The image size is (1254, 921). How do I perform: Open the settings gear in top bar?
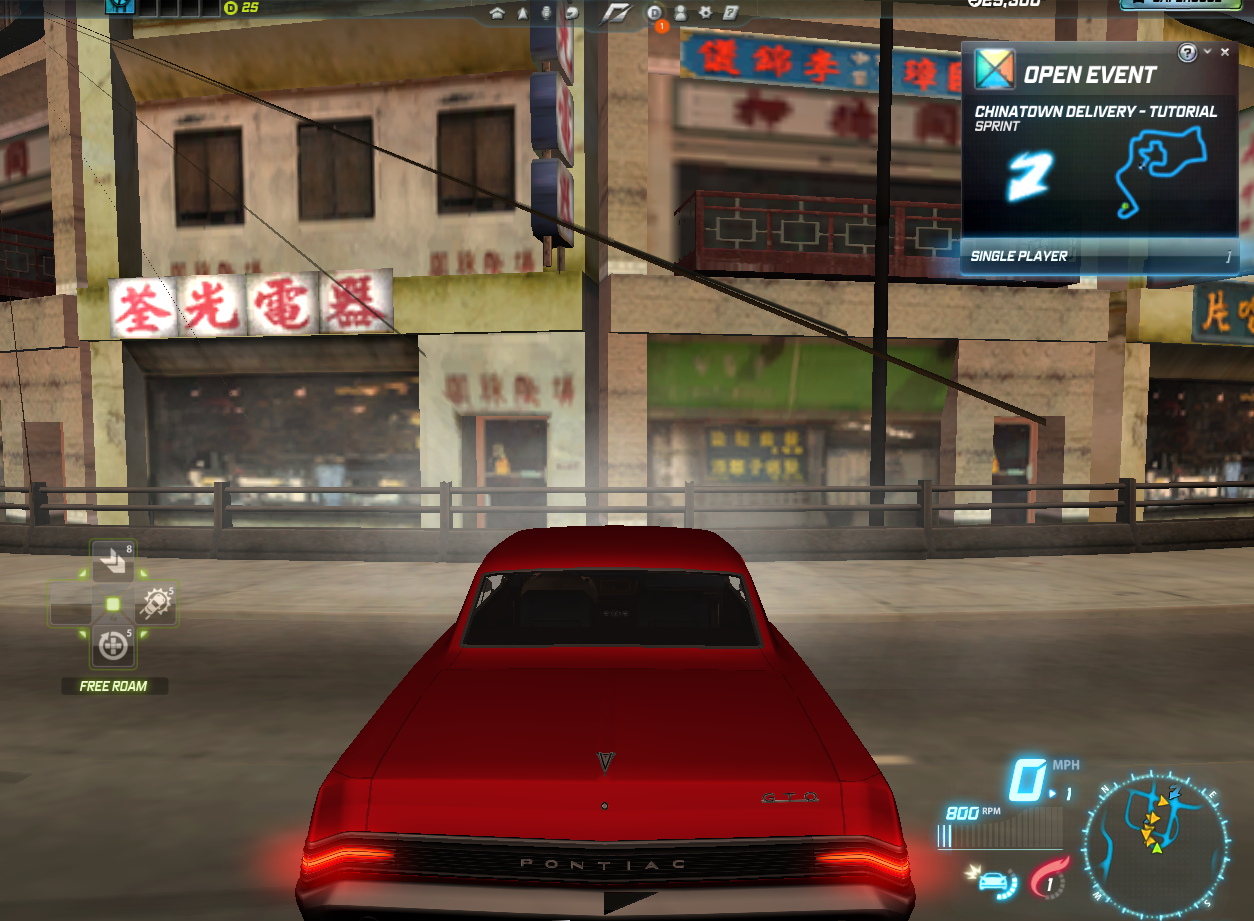(705, 13)
